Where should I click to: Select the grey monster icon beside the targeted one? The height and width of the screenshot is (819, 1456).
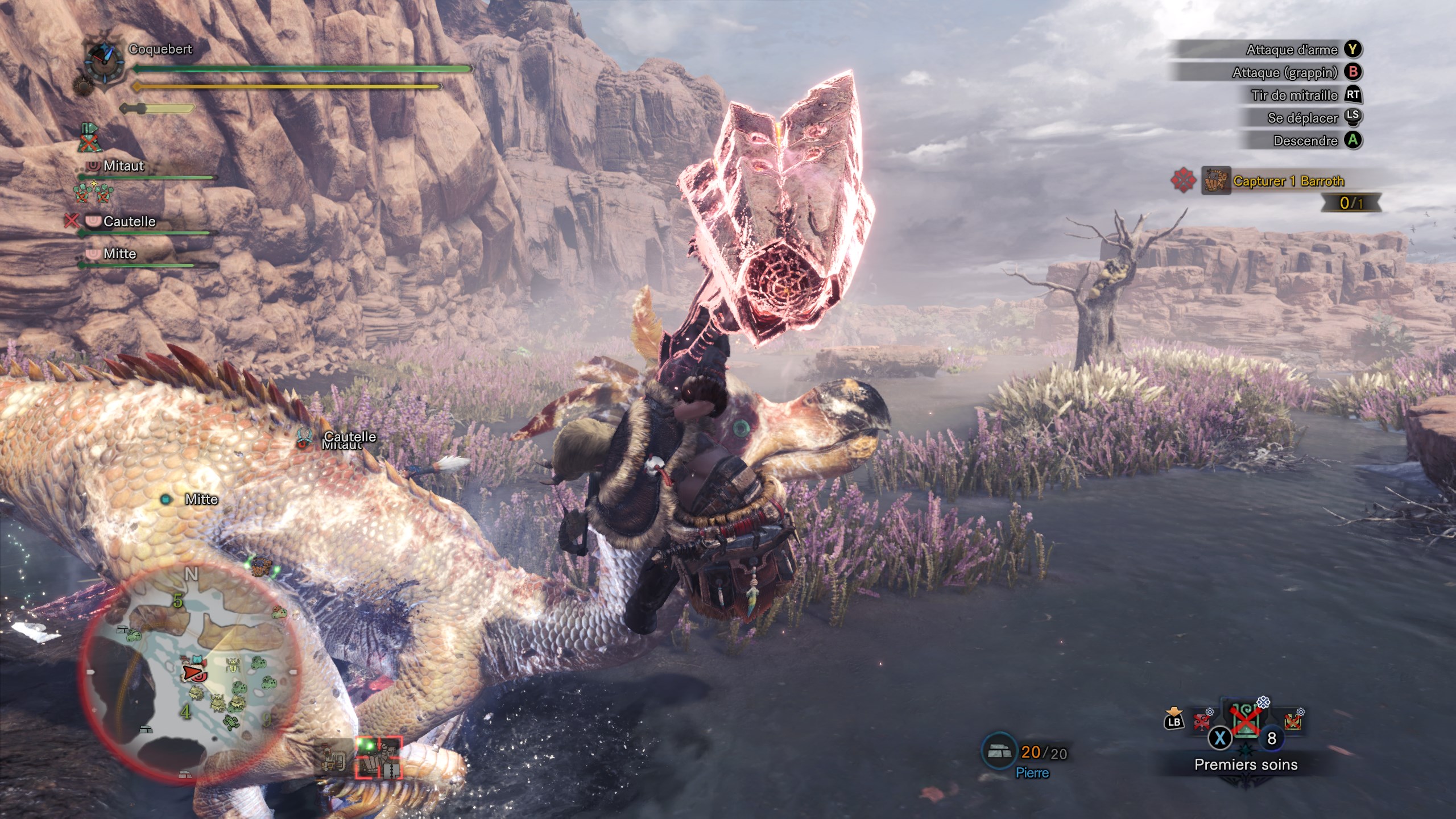coord(336,757)
